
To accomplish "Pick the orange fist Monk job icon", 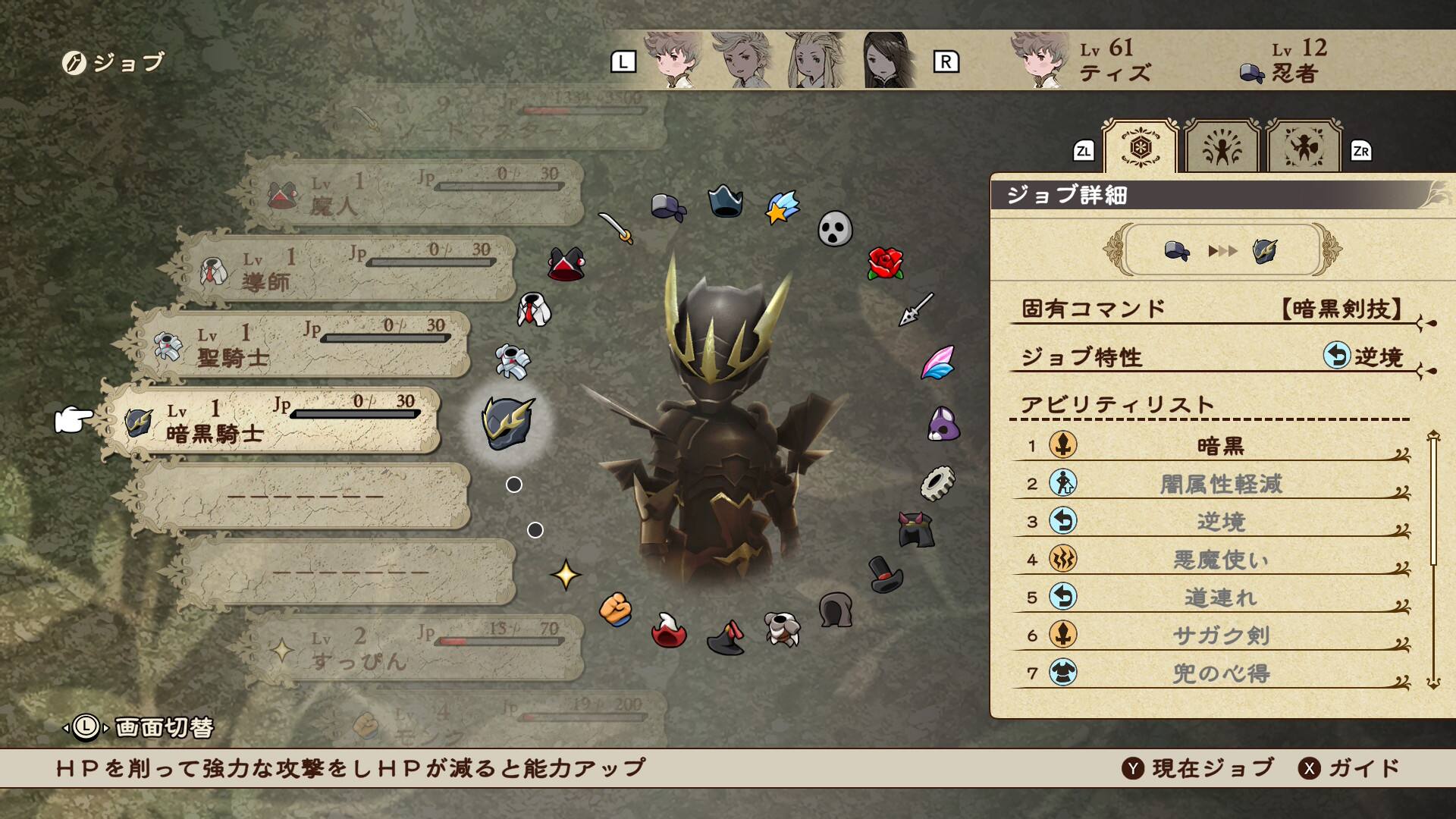I will click(616, 609).
